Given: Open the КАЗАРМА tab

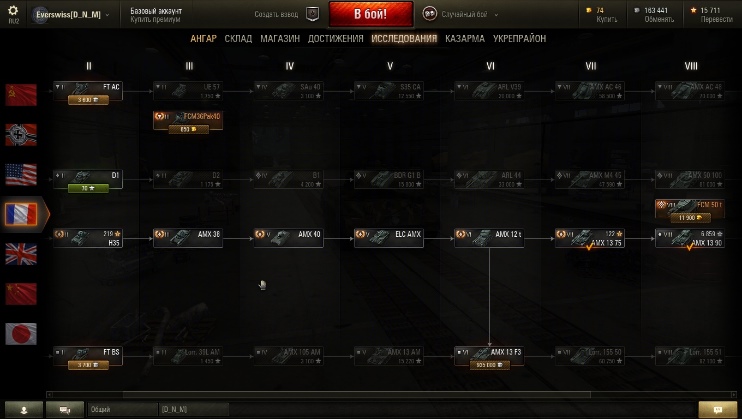Looking at the screenshot, I should coord(465,39).
